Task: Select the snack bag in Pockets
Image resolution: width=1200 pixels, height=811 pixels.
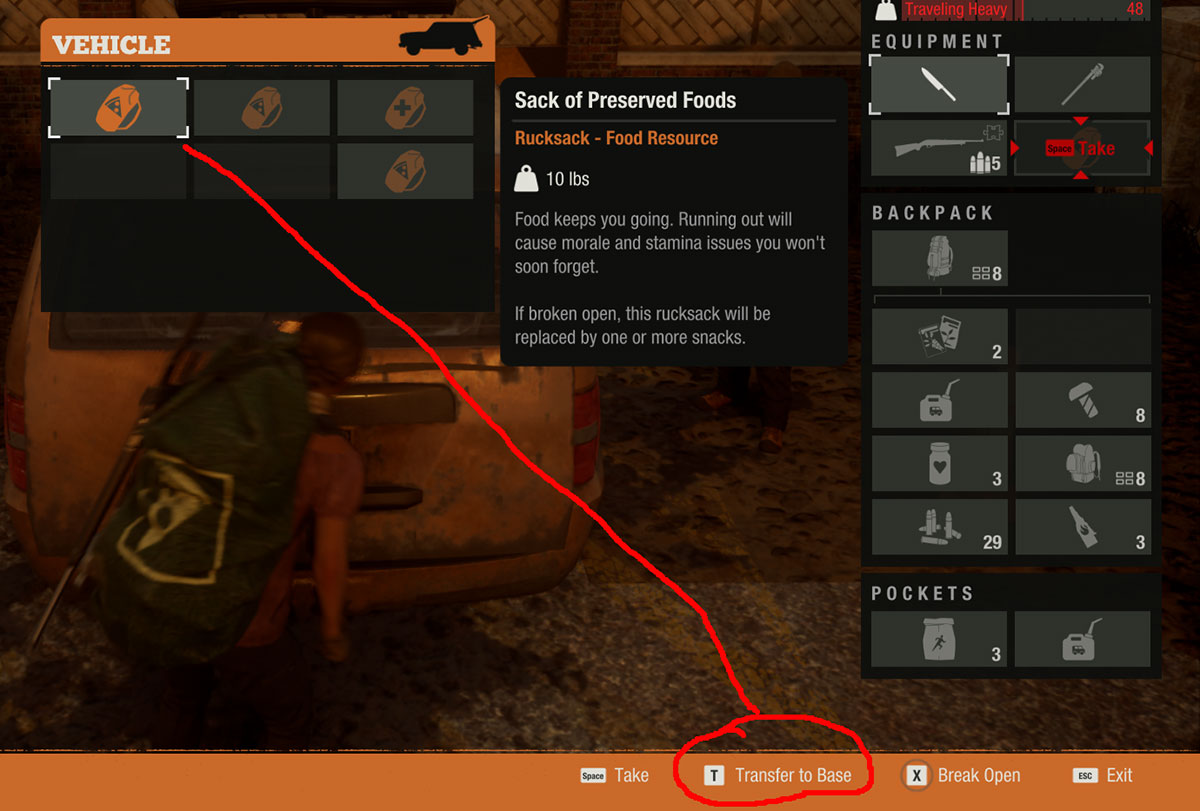Action: coord(939,639)
